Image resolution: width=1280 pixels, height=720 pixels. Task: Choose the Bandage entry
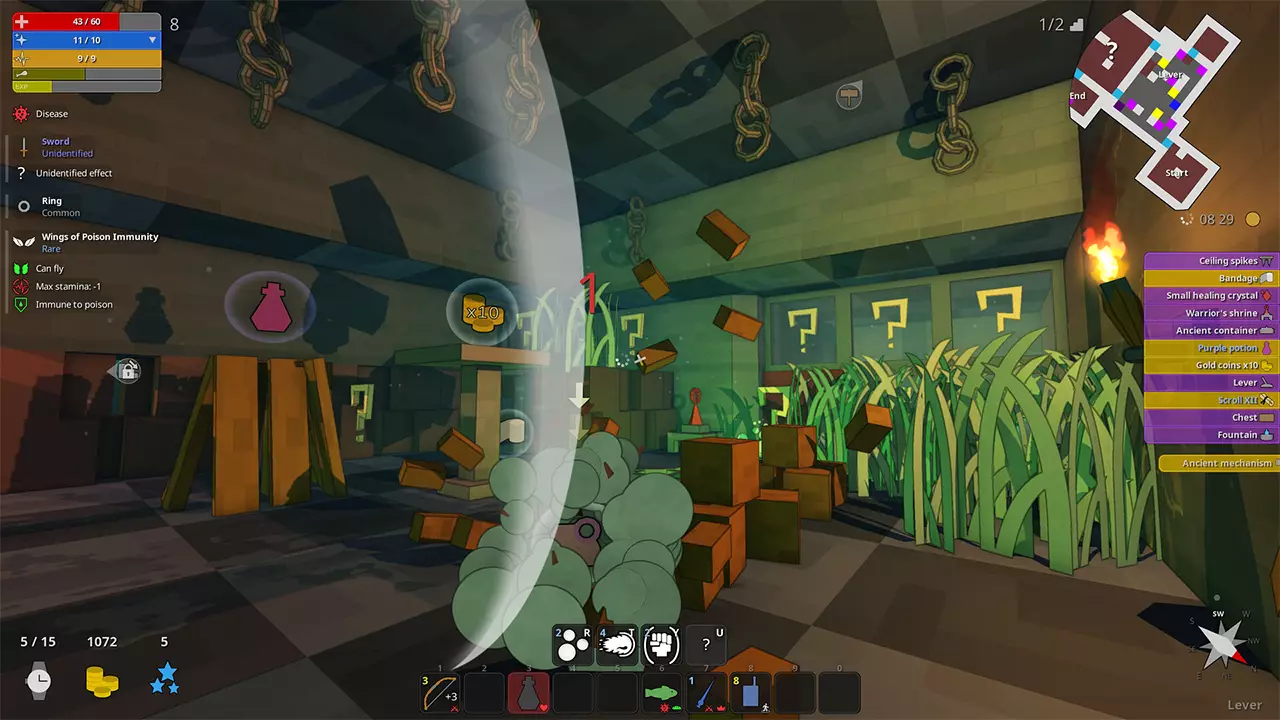(1212, 278)
